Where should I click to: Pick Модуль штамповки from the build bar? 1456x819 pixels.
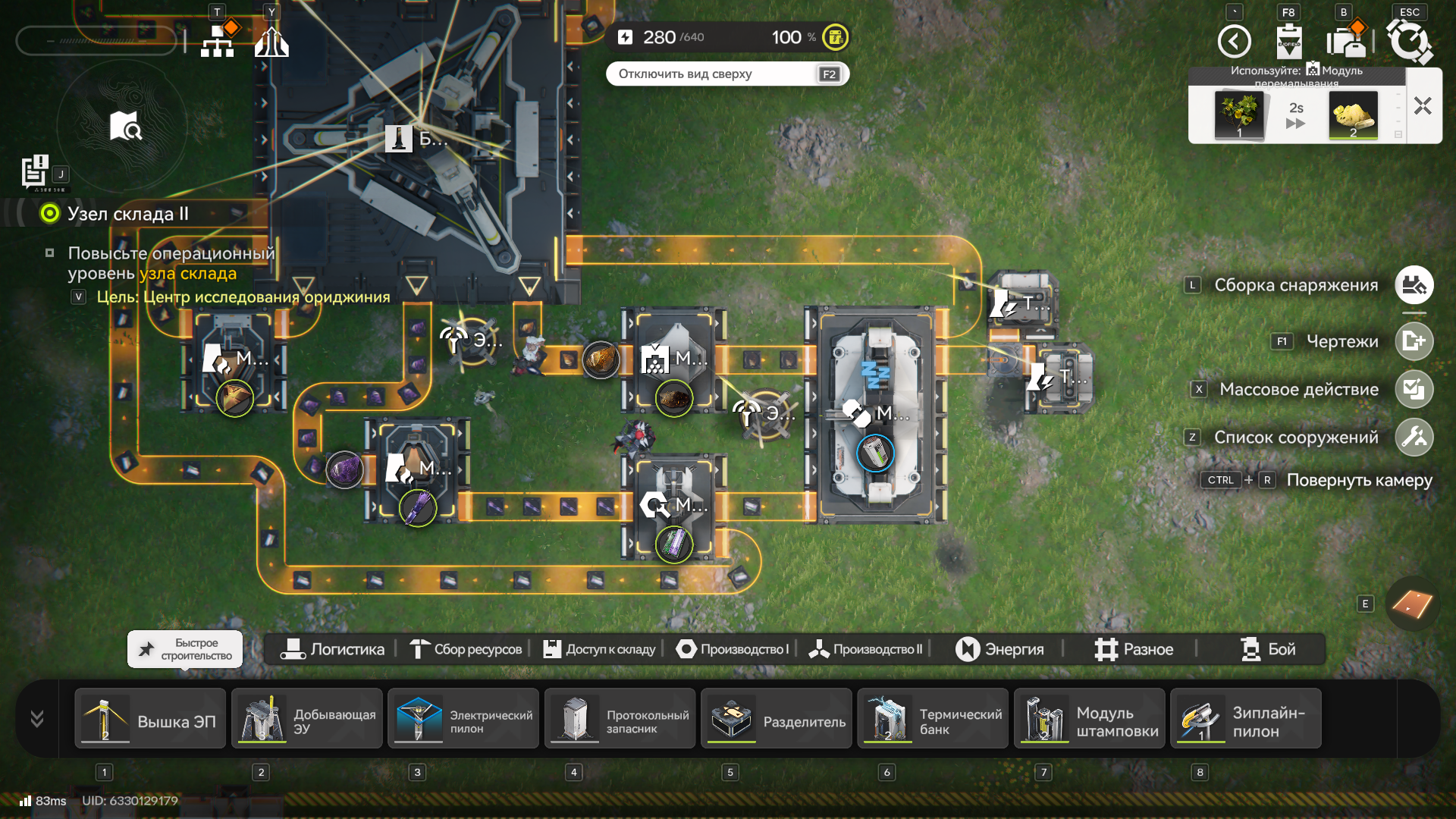click(1090, 719)
